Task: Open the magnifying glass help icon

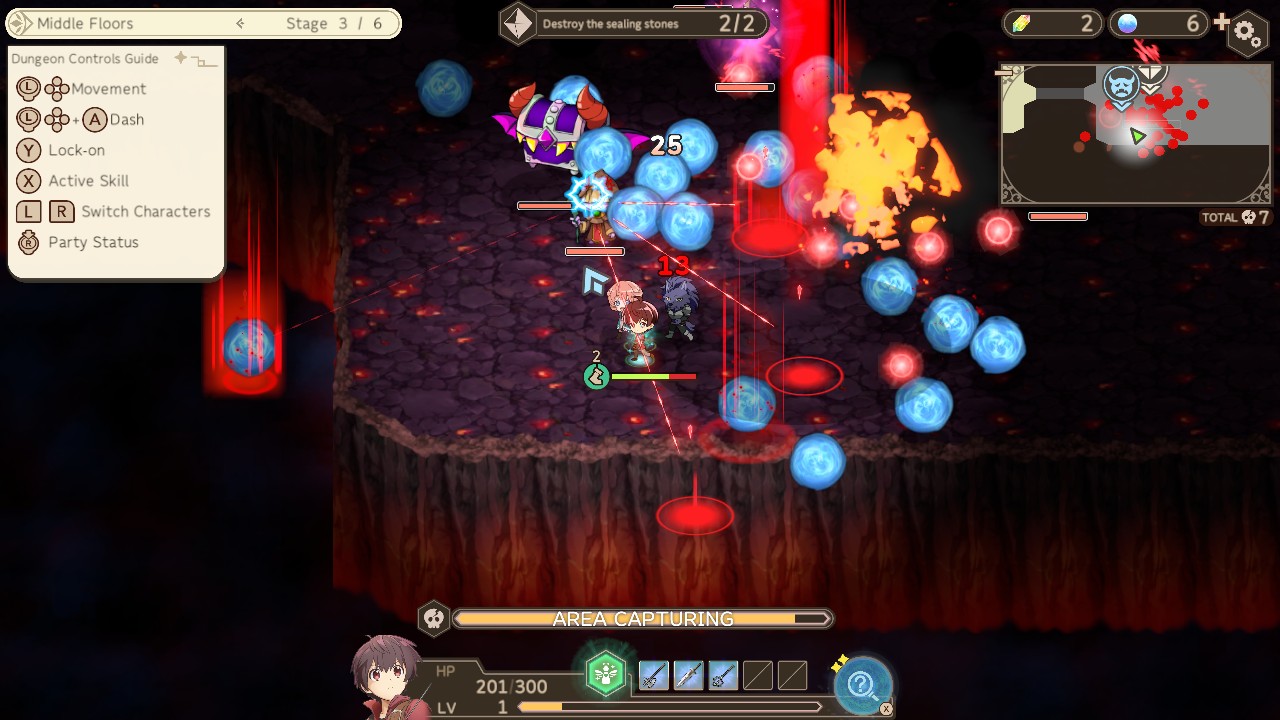Action: (x=862, y=683)
